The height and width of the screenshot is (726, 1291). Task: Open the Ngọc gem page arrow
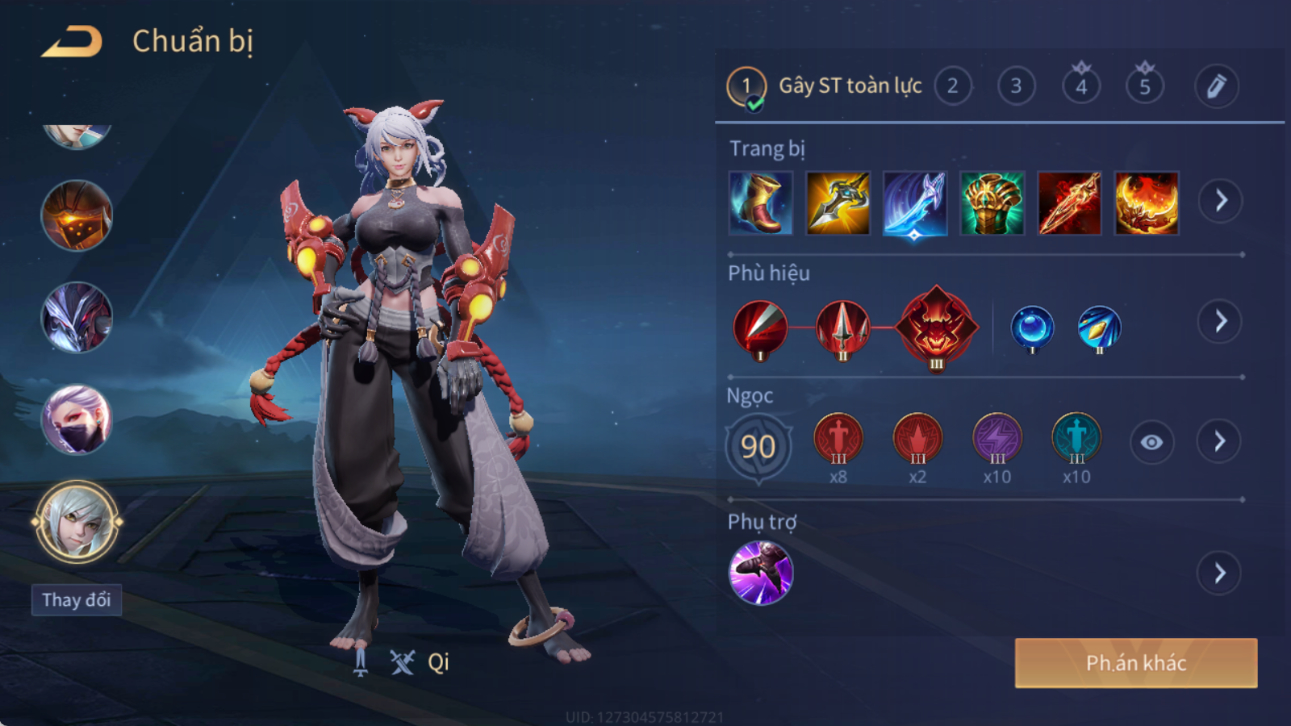click(x=1219, y=442)
